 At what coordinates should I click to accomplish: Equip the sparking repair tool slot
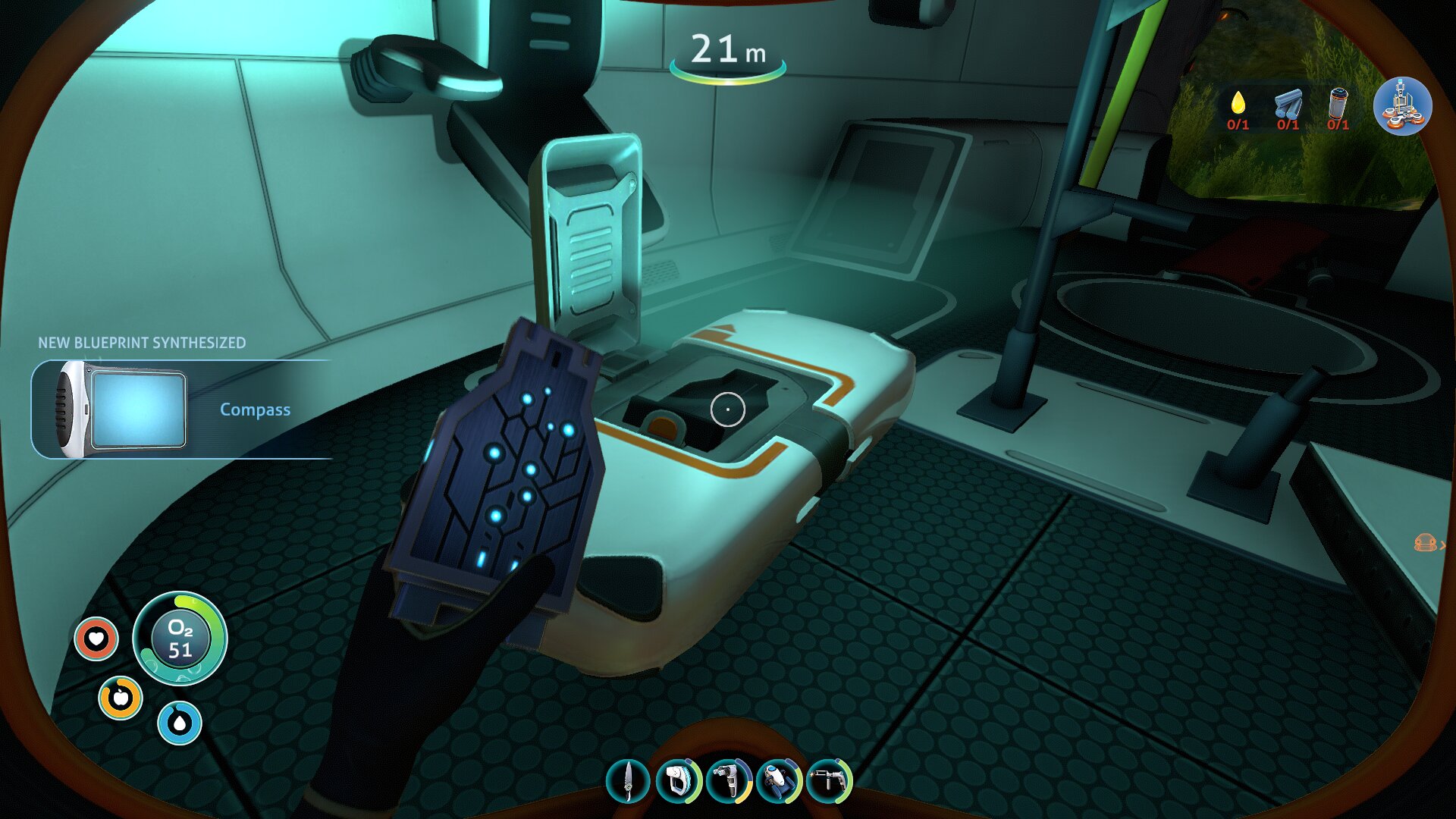(829, 780)
